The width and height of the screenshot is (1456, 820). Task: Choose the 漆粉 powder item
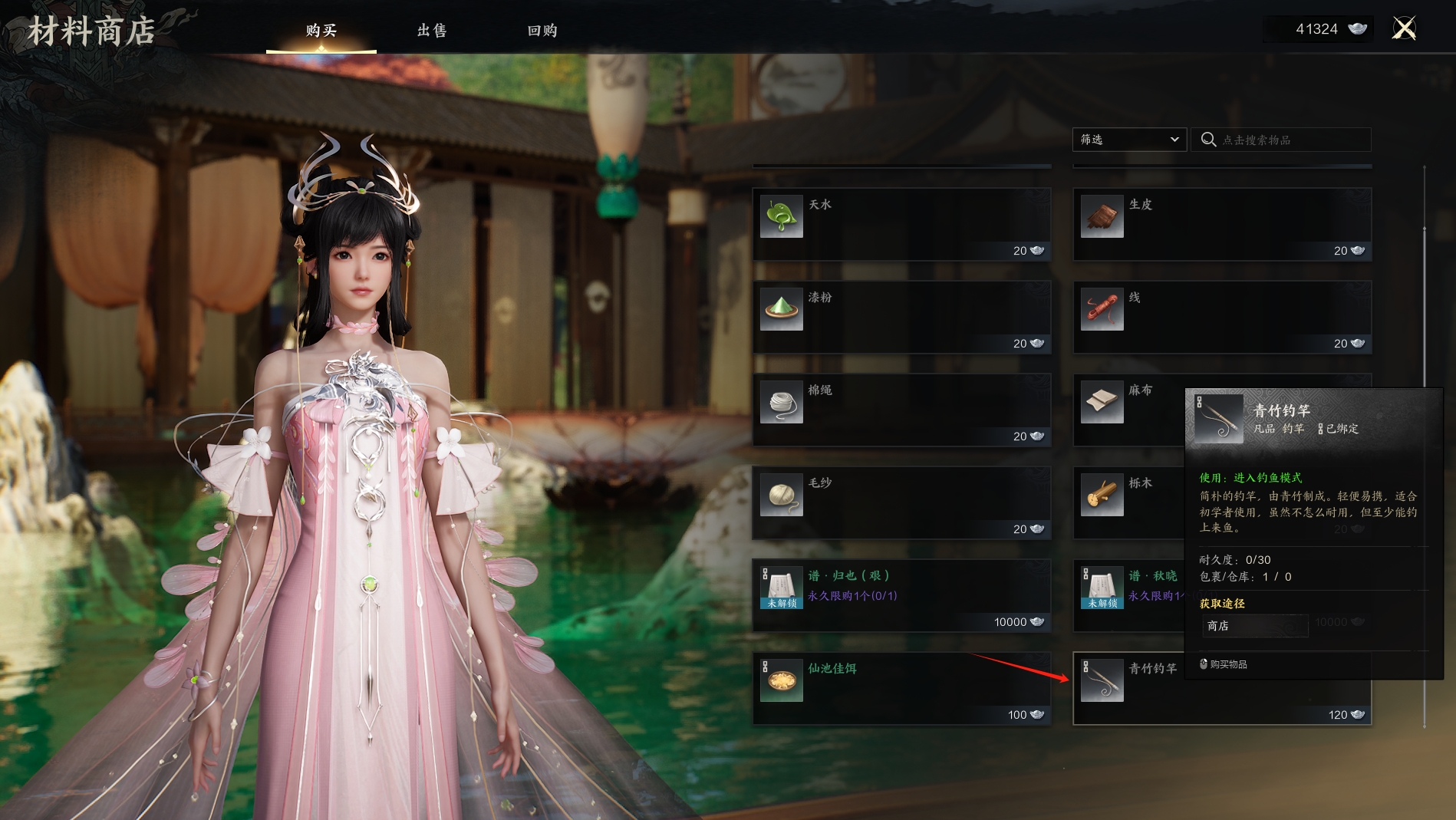901,318
